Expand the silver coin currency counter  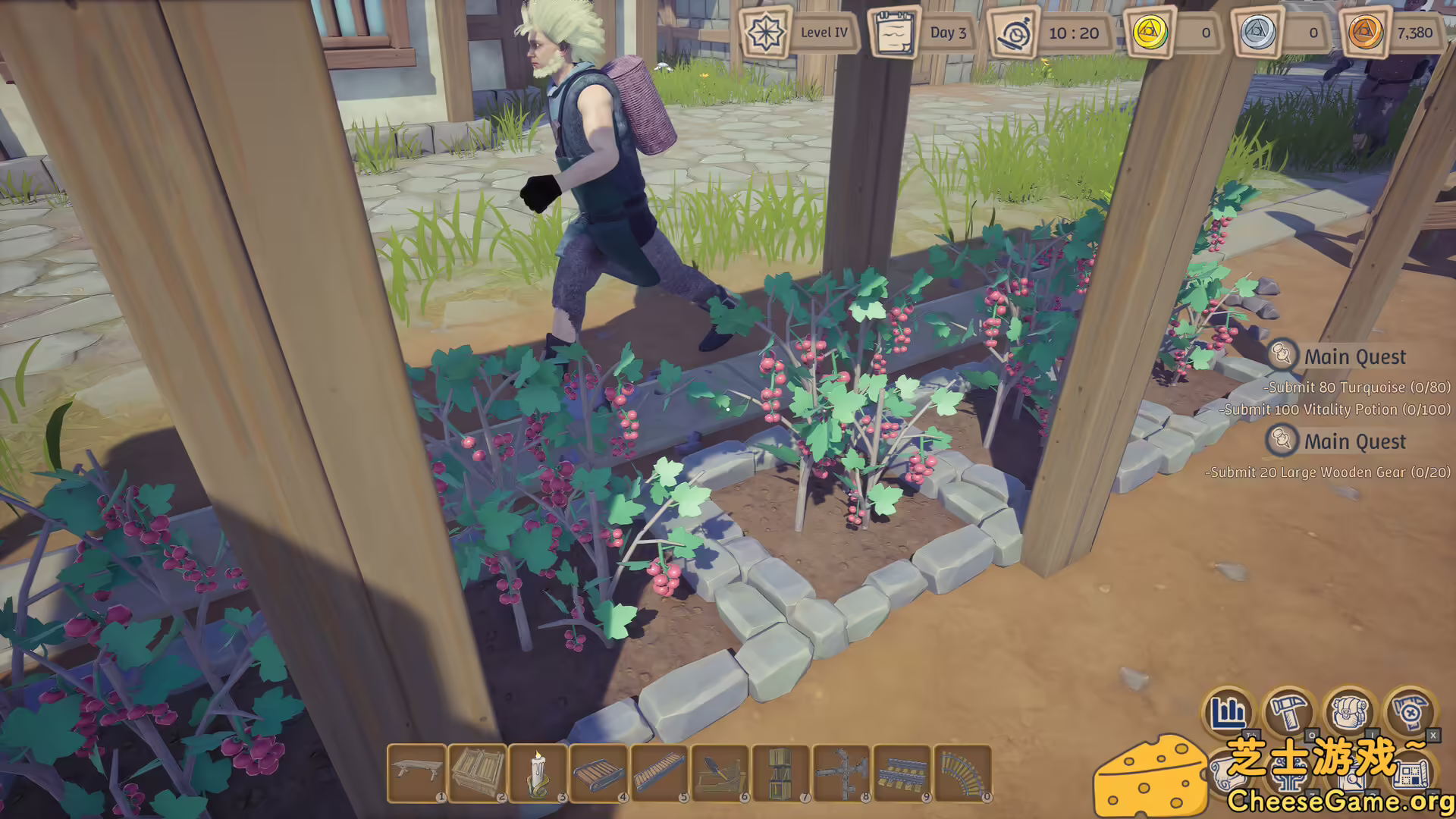(1257, 33)
